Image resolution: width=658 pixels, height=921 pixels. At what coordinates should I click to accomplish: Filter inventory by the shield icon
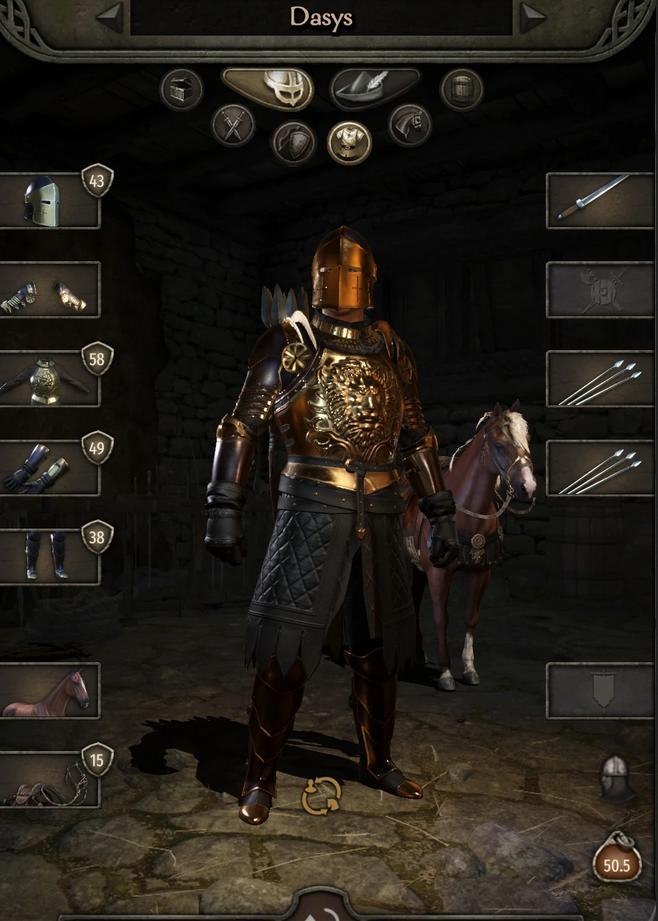tap(294, 142)
